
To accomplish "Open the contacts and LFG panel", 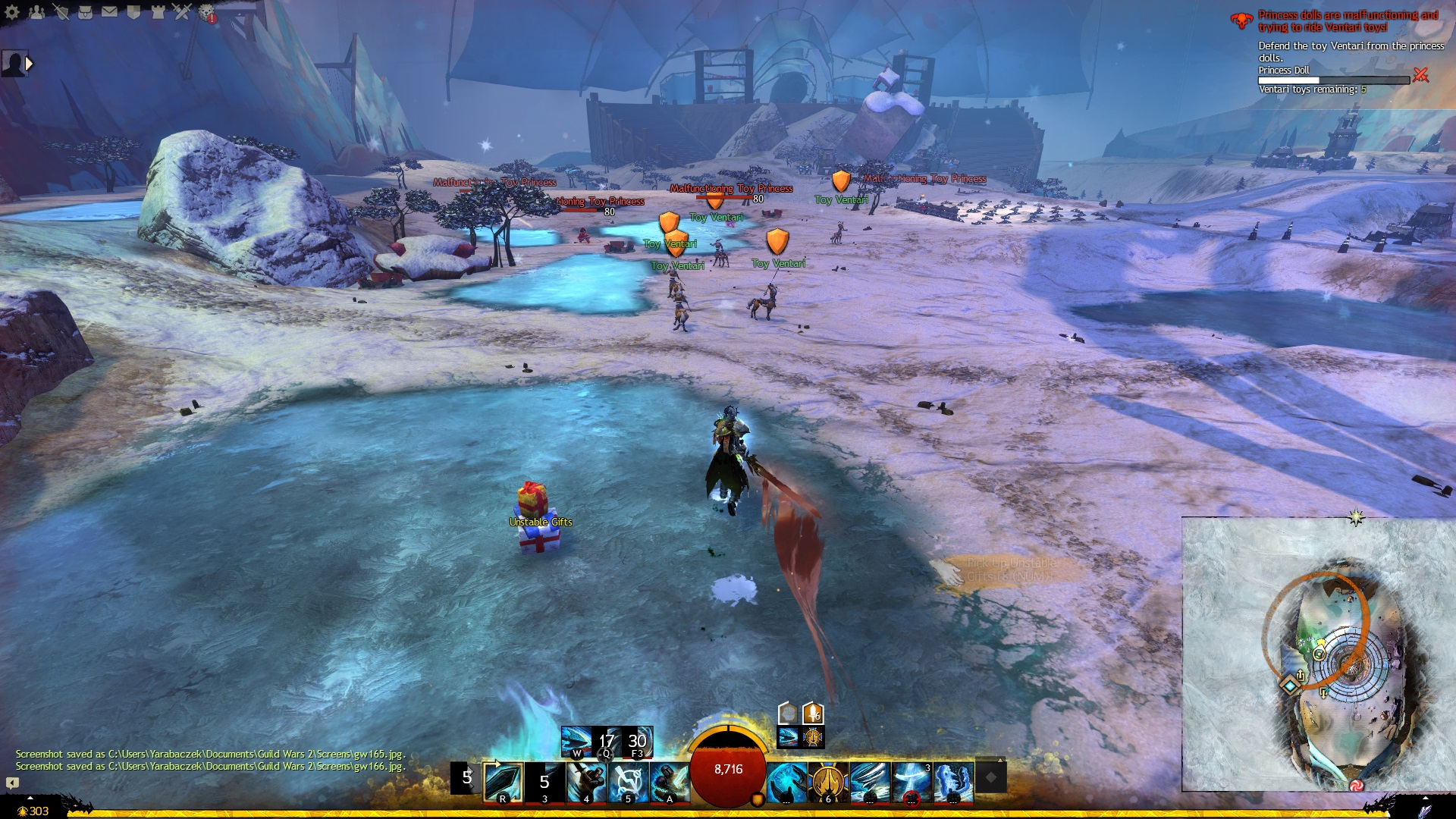I will click(36, 12).
